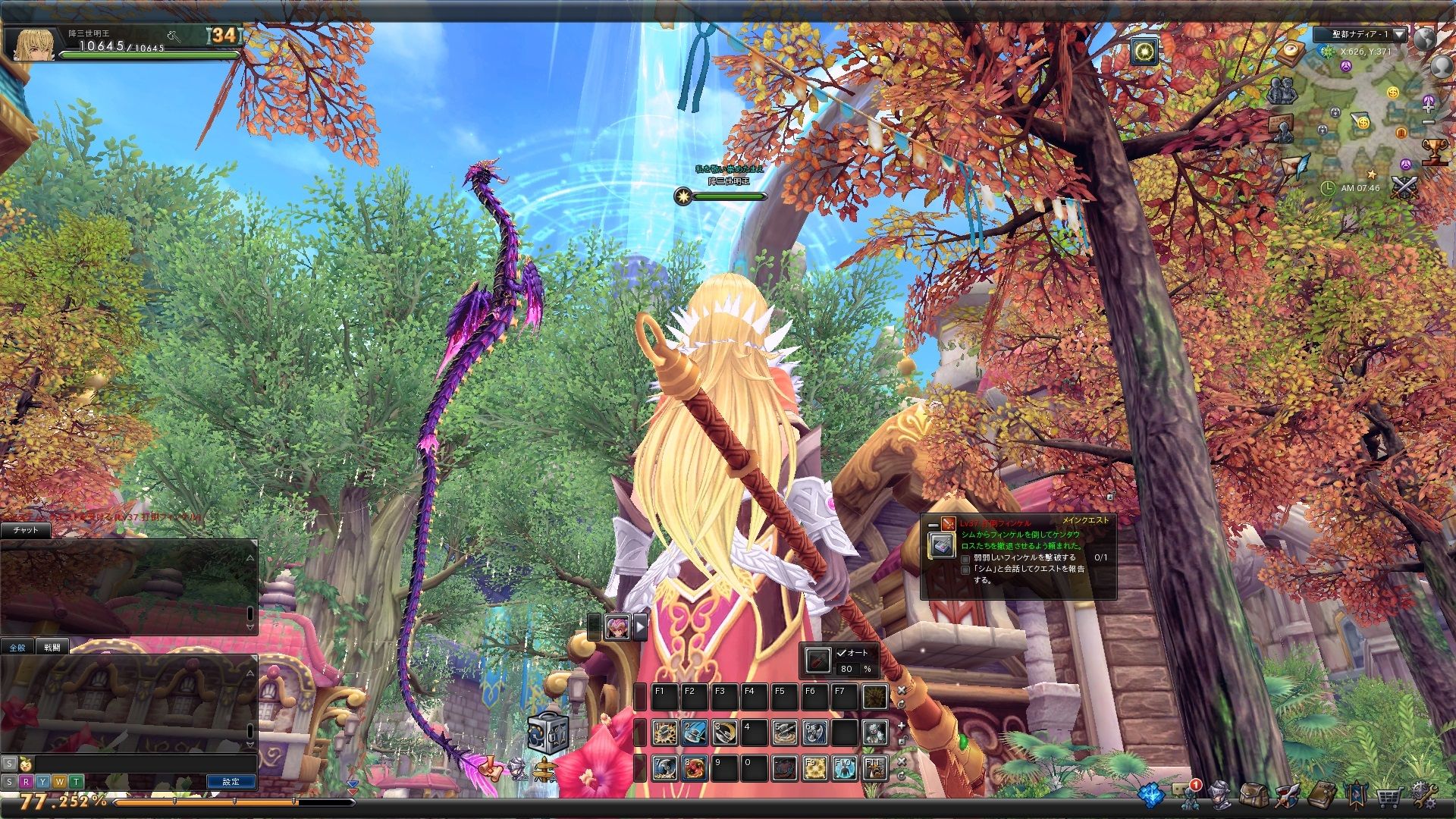
Task: Open the knight helmet character menu
Action: pyautogui.click(x=1220, y=795)
